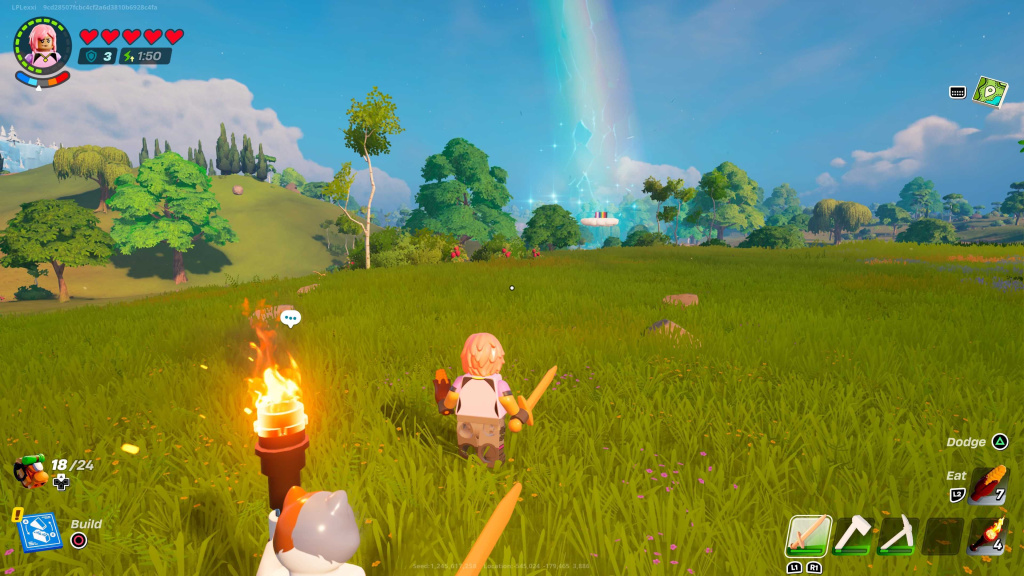Image resolution: width=1024 pixels, height=576 pixels.
Task: Click the player character portrait
Action: [43, 45]
